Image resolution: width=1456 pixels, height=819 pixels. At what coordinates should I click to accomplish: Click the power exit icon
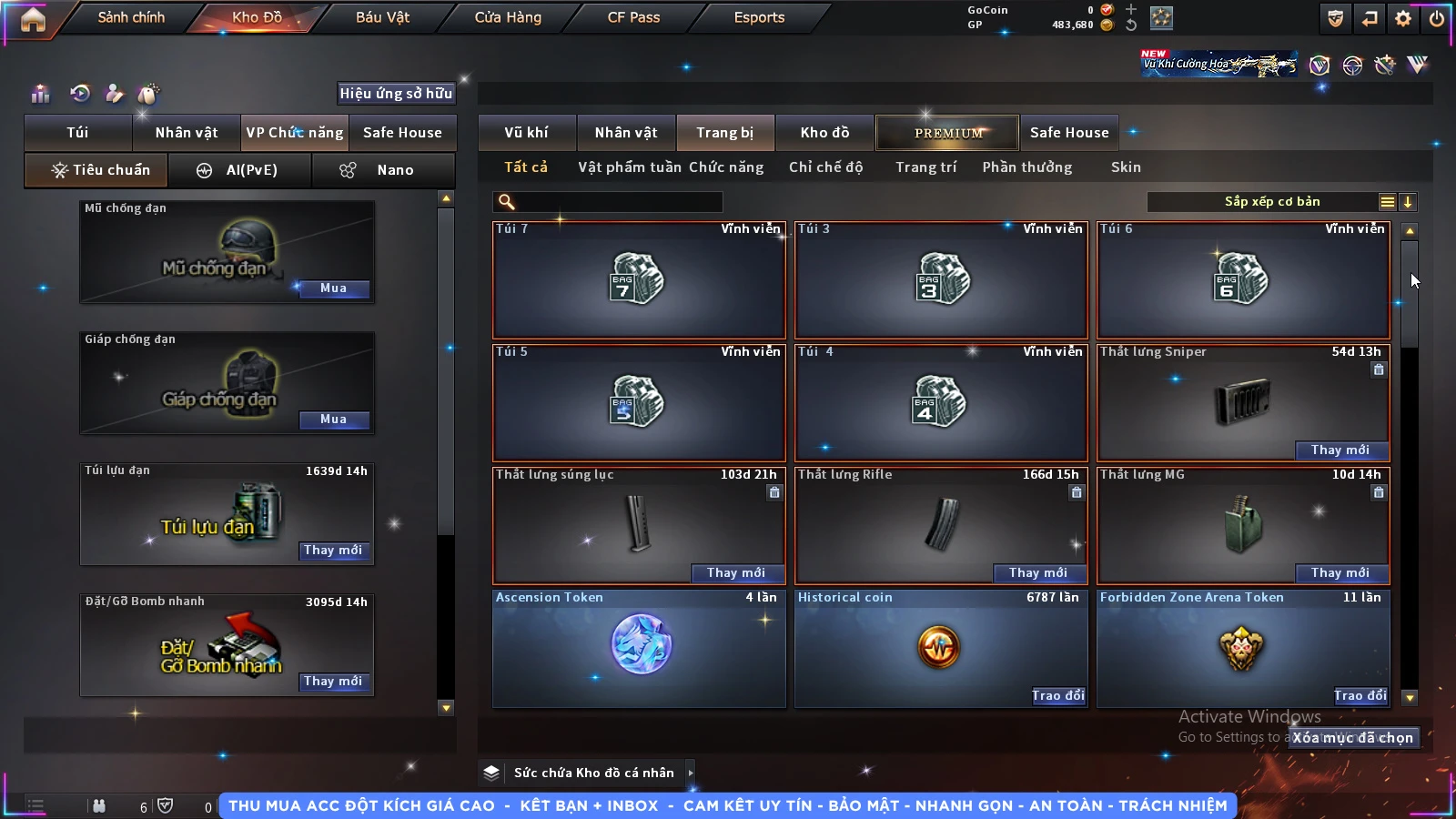click(1437, 18)
